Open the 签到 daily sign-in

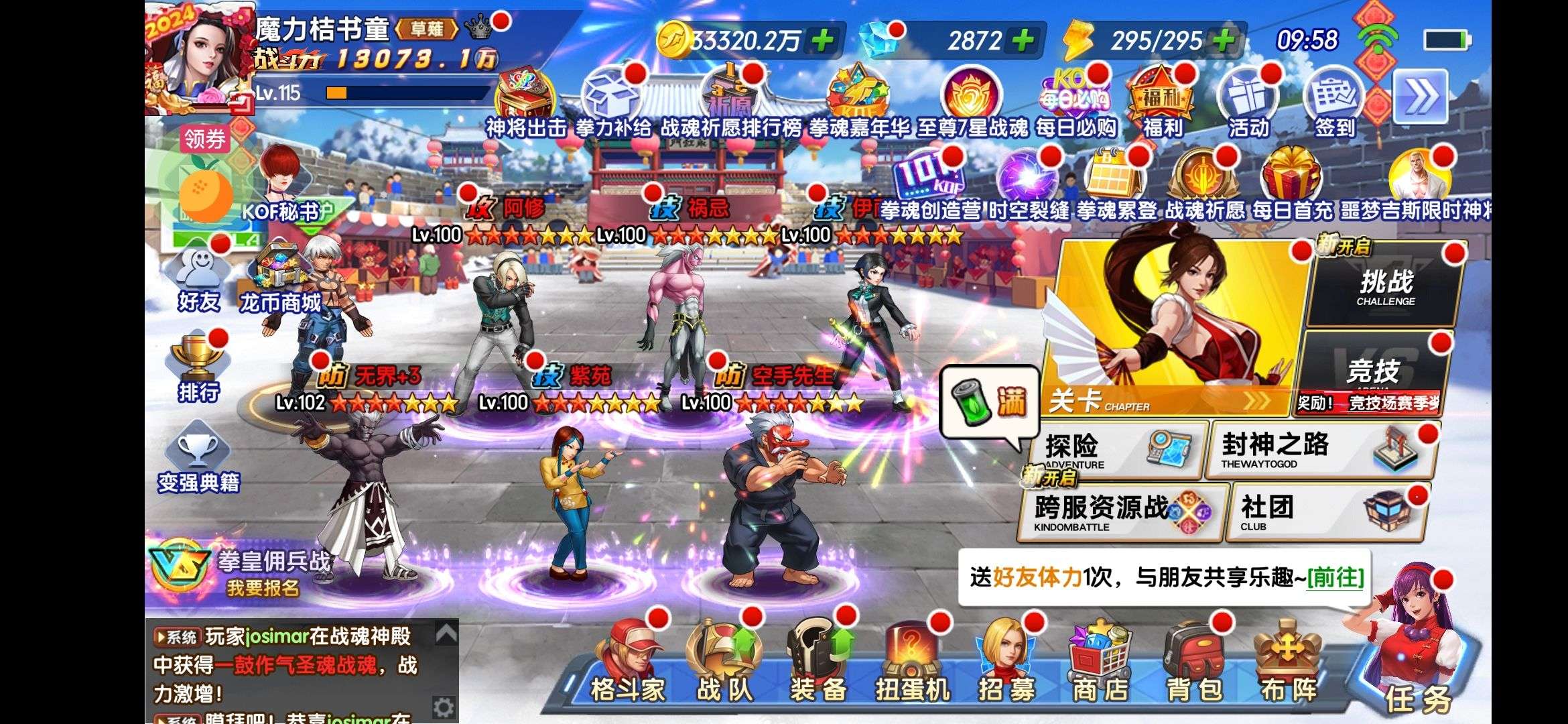point(1333,104)
